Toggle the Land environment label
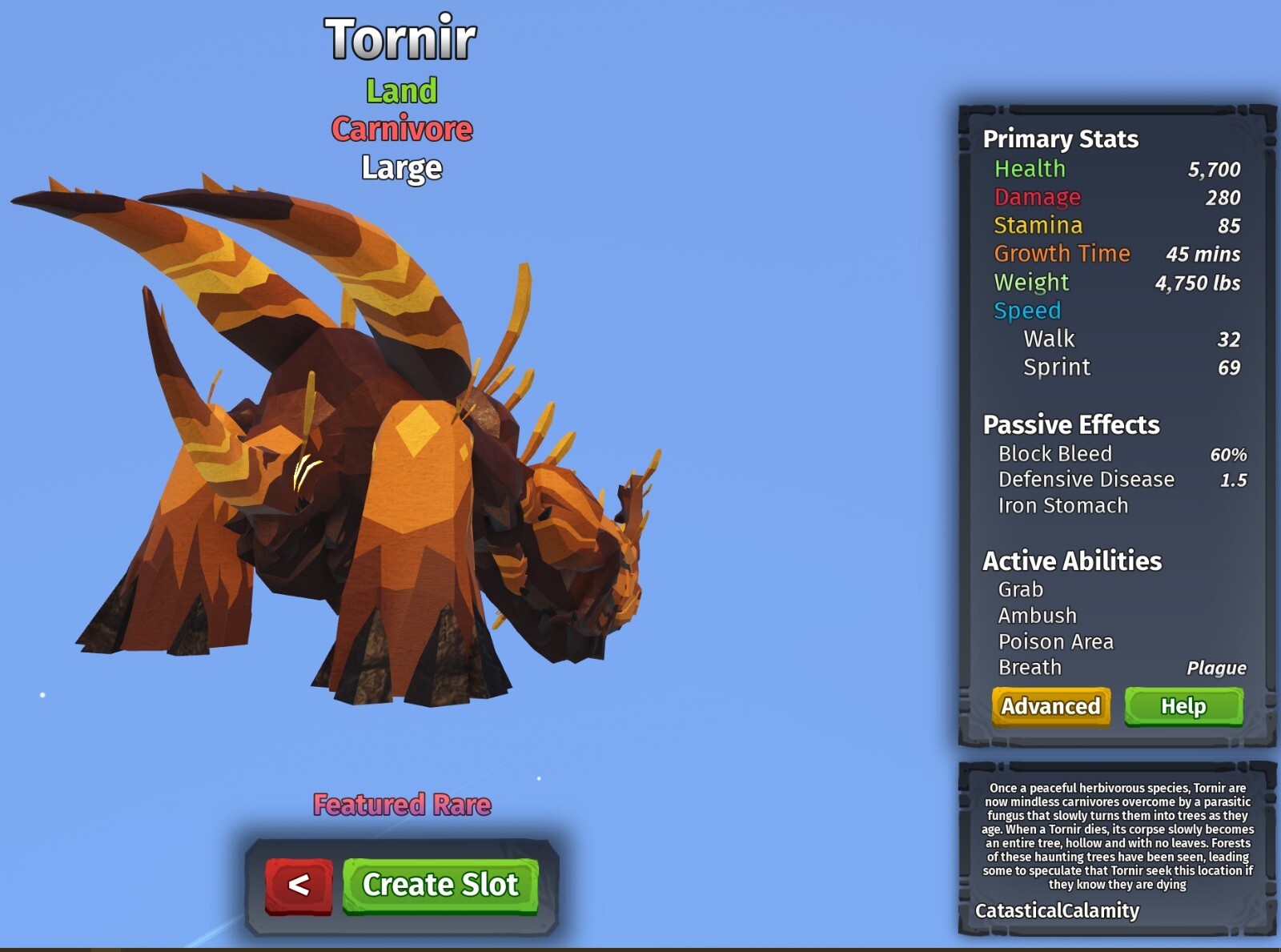 [x=400, y=90]
